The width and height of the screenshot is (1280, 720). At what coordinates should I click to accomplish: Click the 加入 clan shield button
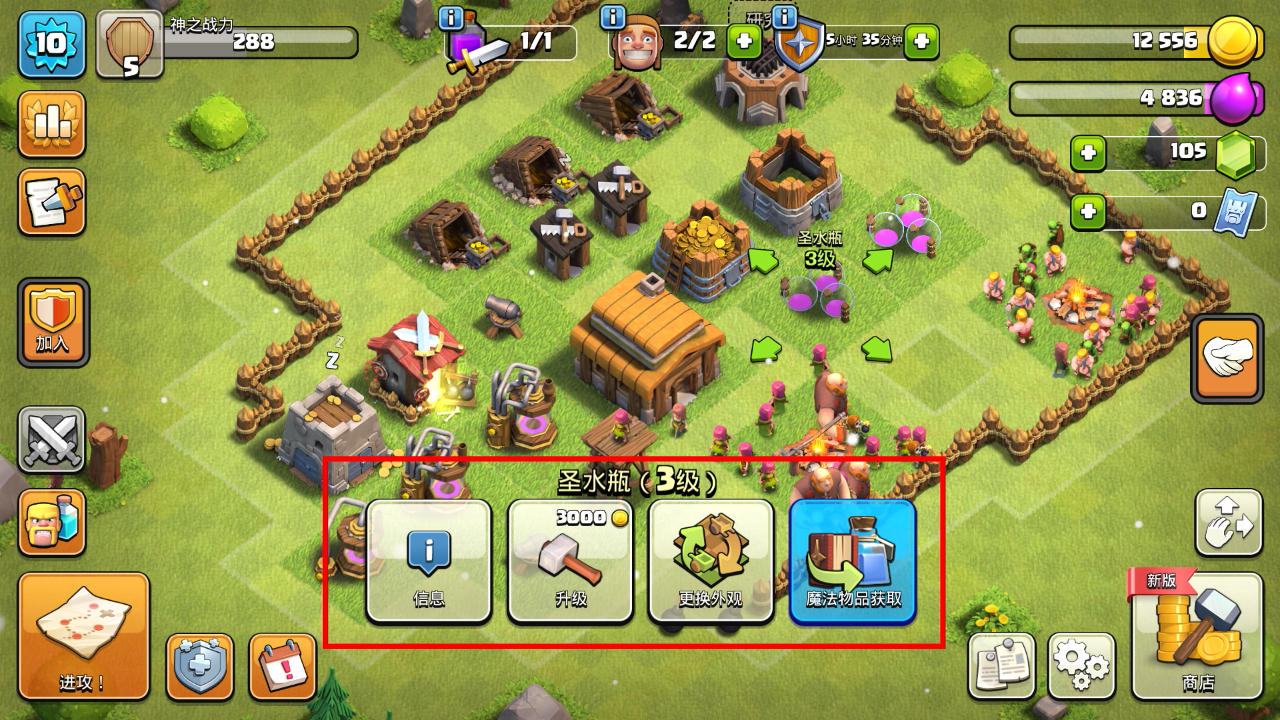pos(53,322)
